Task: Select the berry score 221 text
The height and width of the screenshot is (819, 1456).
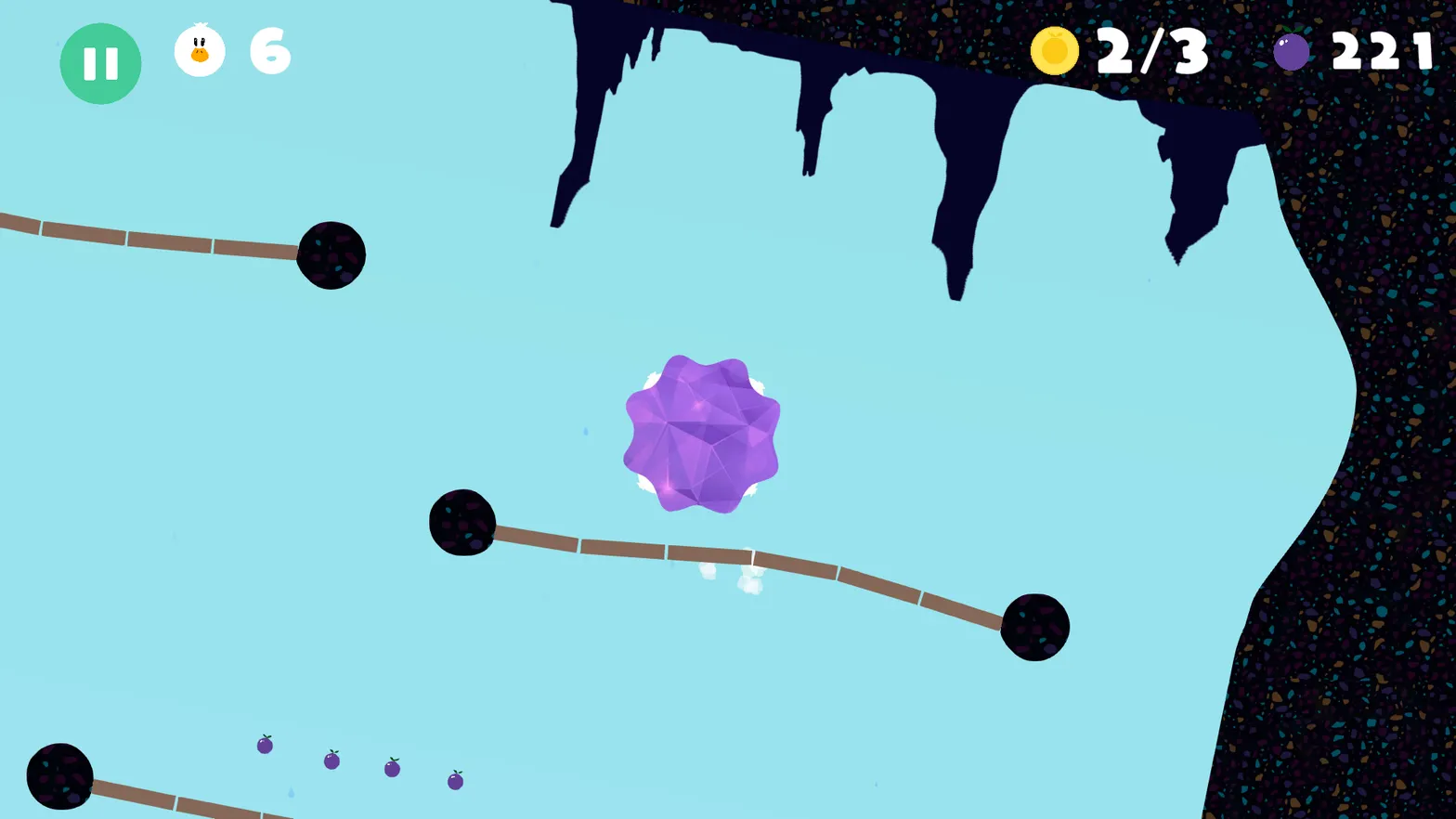Action: click(1381, 53)
